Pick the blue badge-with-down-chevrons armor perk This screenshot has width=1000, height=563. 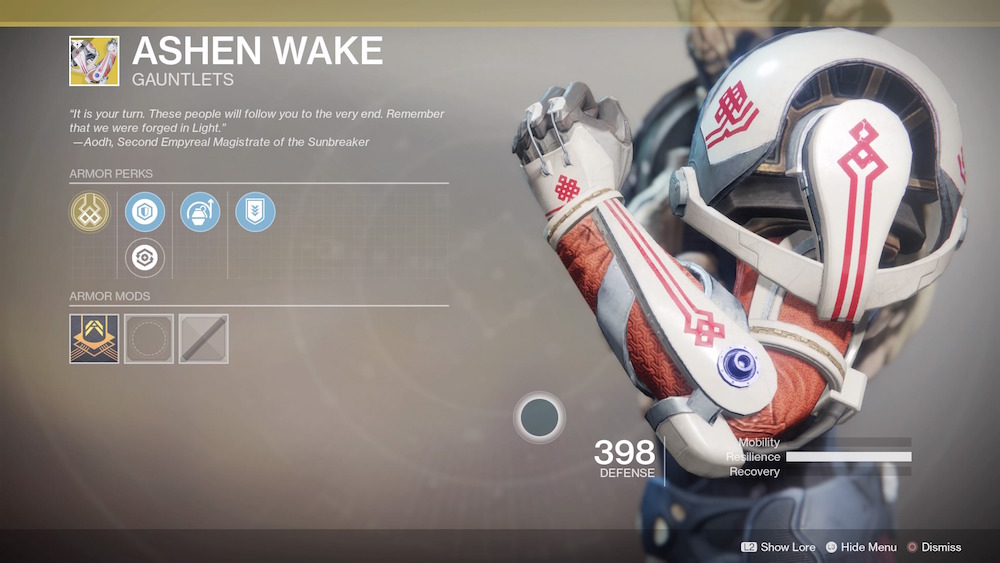click(255, 212)
